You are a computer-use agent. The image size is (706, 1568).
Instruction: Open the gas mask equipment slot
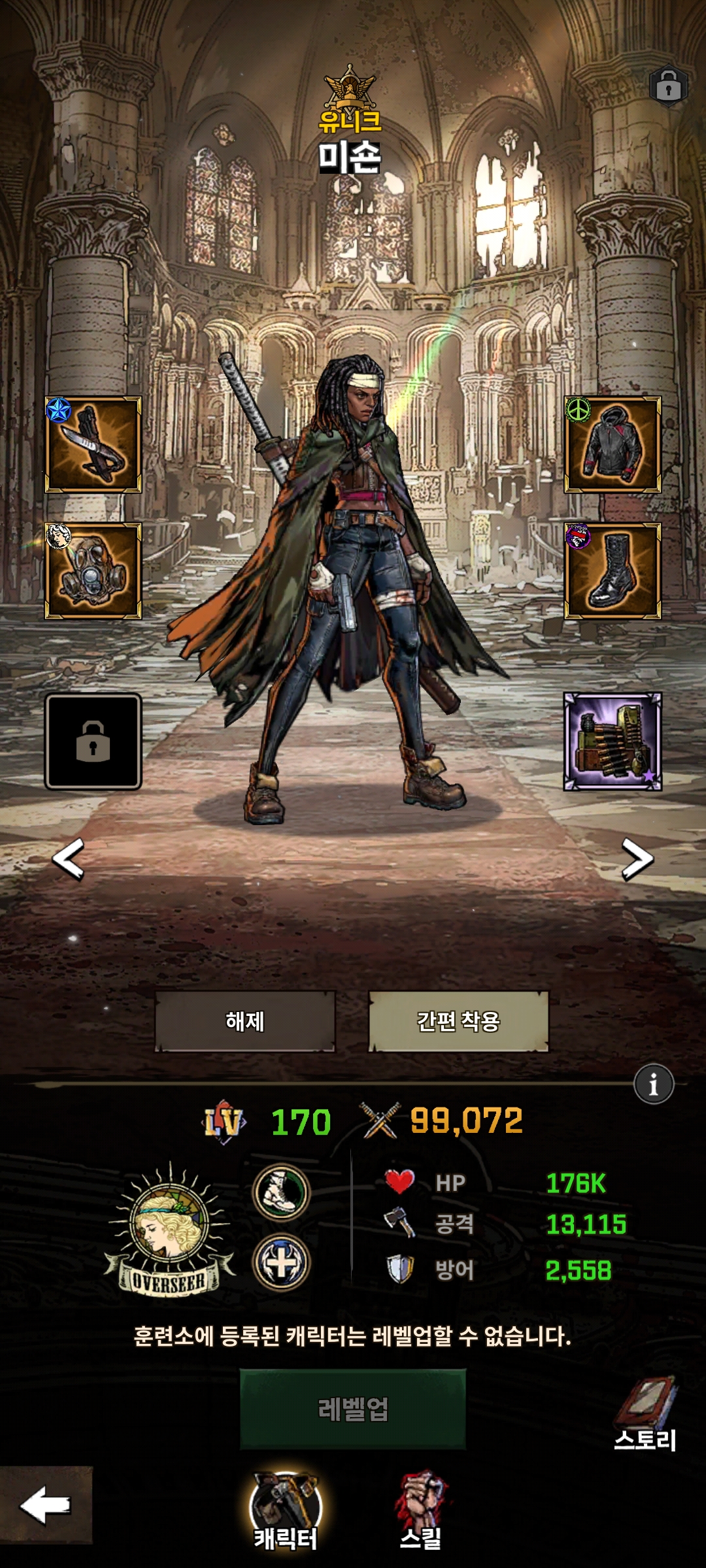tap(93, 571)
